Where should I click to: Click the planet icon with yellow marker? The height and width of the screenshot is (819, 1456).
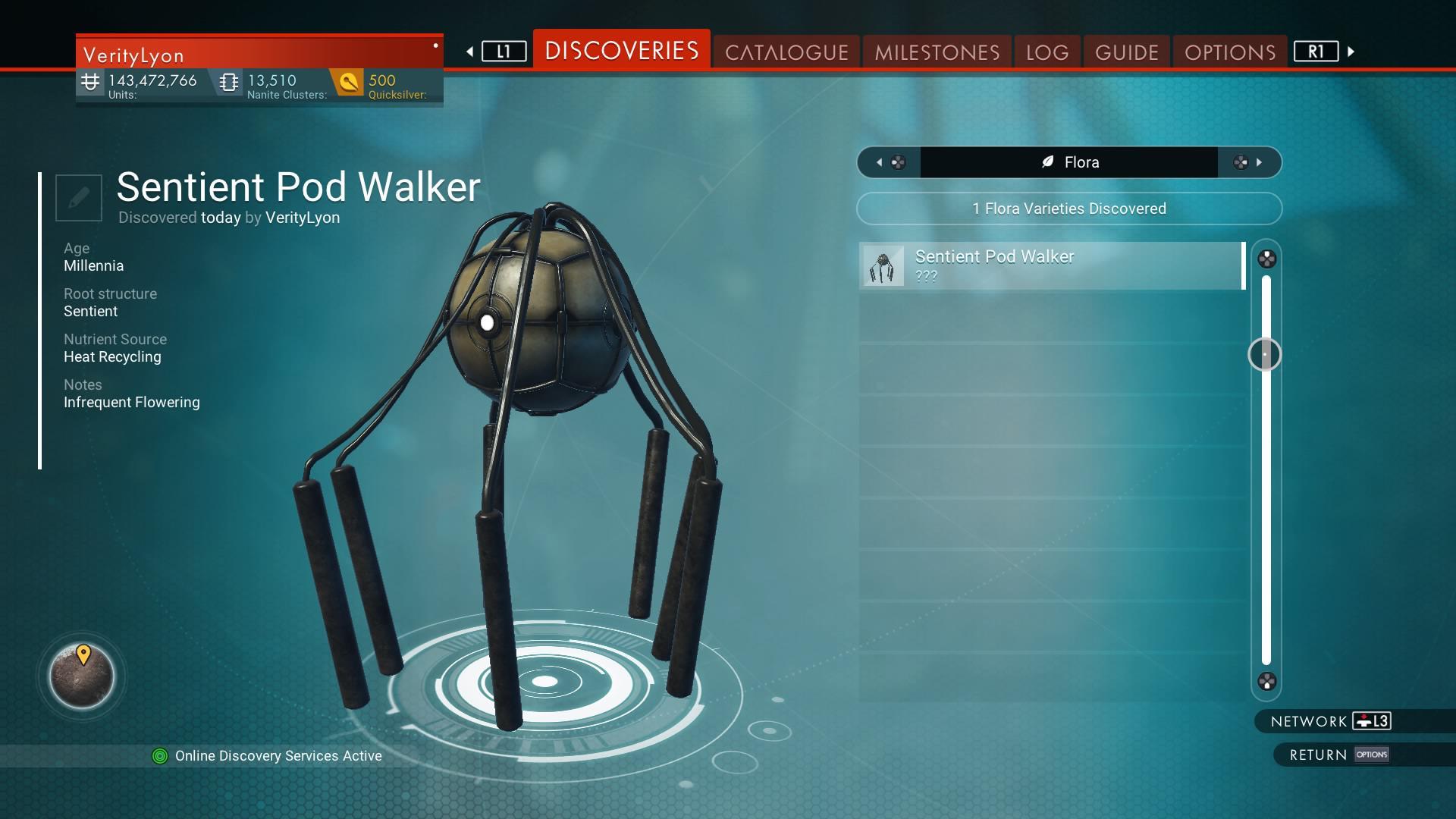[82, 676]
